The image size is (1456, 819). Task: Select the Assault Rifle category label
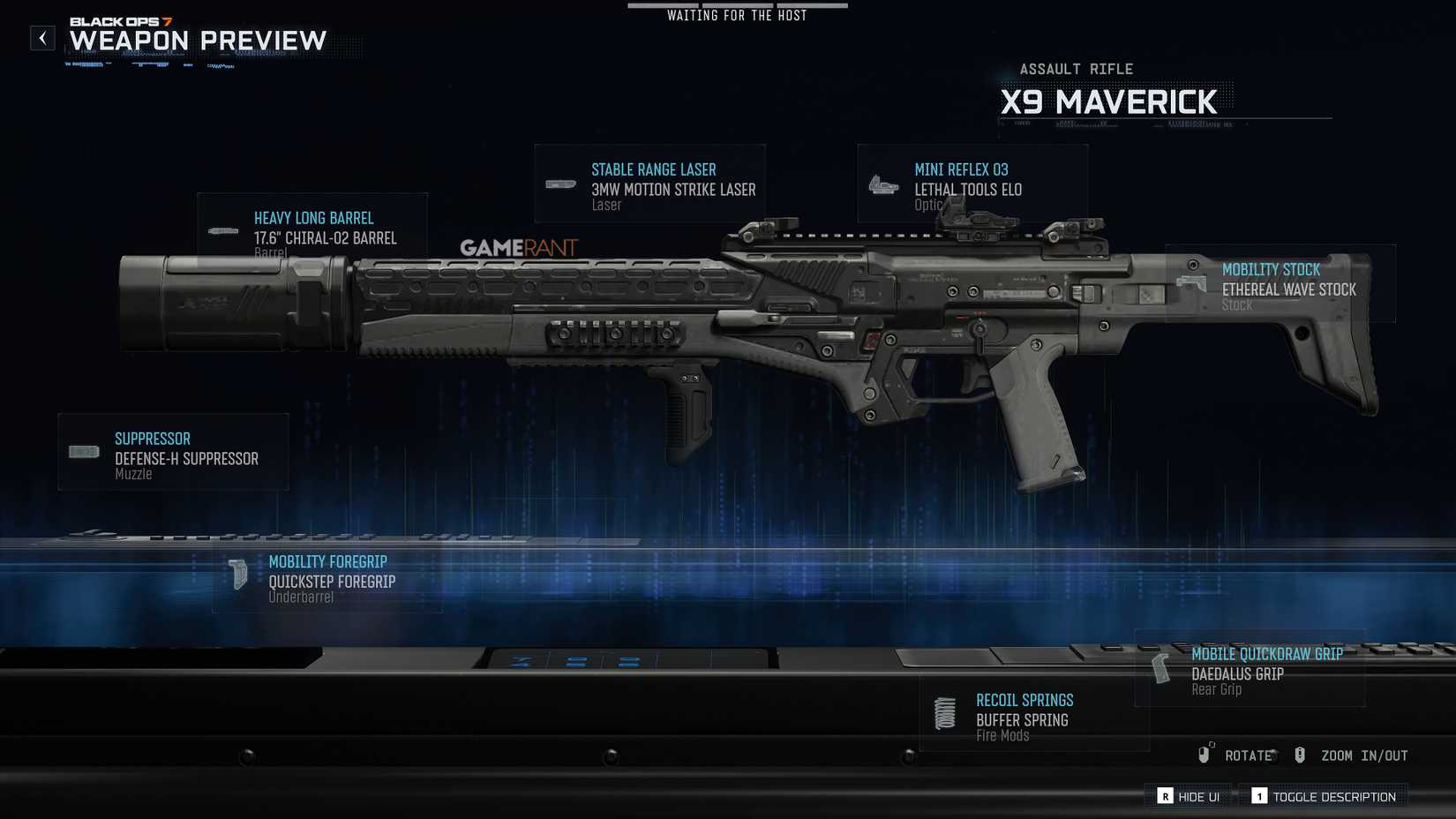point(1077,68)
